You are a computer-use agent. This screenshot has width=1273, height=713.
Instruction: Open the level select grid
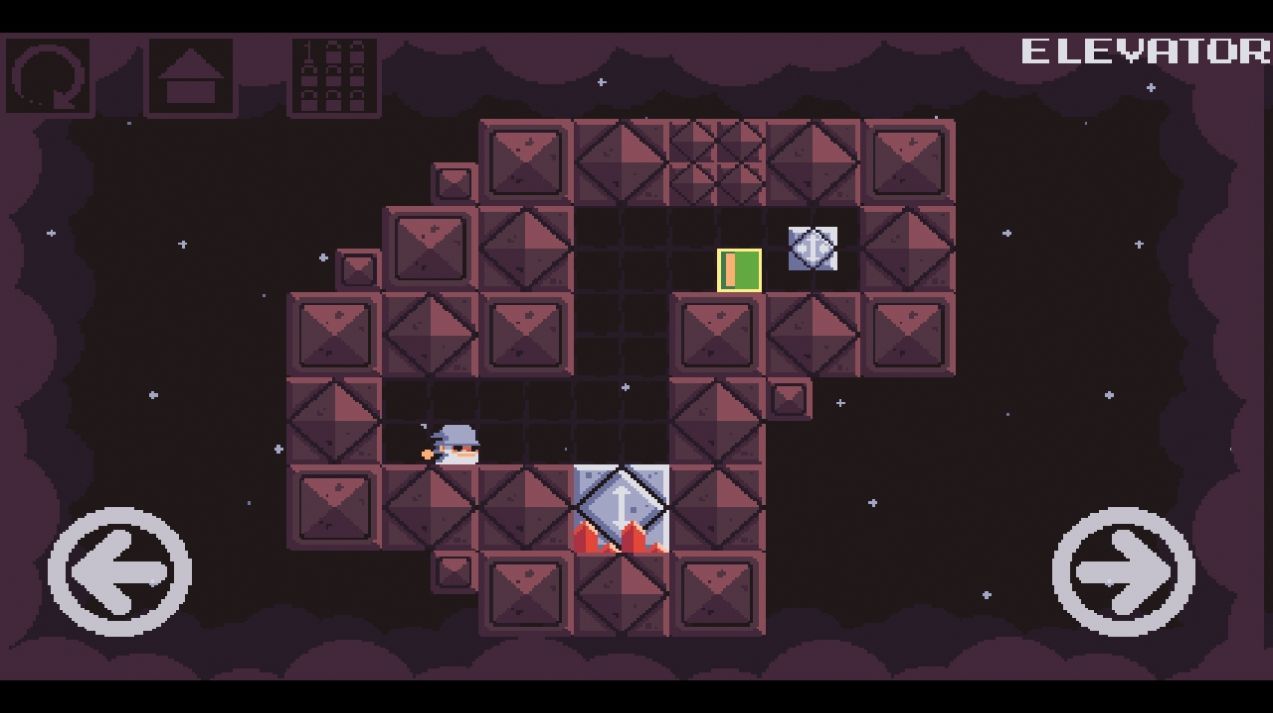[x=334, y=76]
